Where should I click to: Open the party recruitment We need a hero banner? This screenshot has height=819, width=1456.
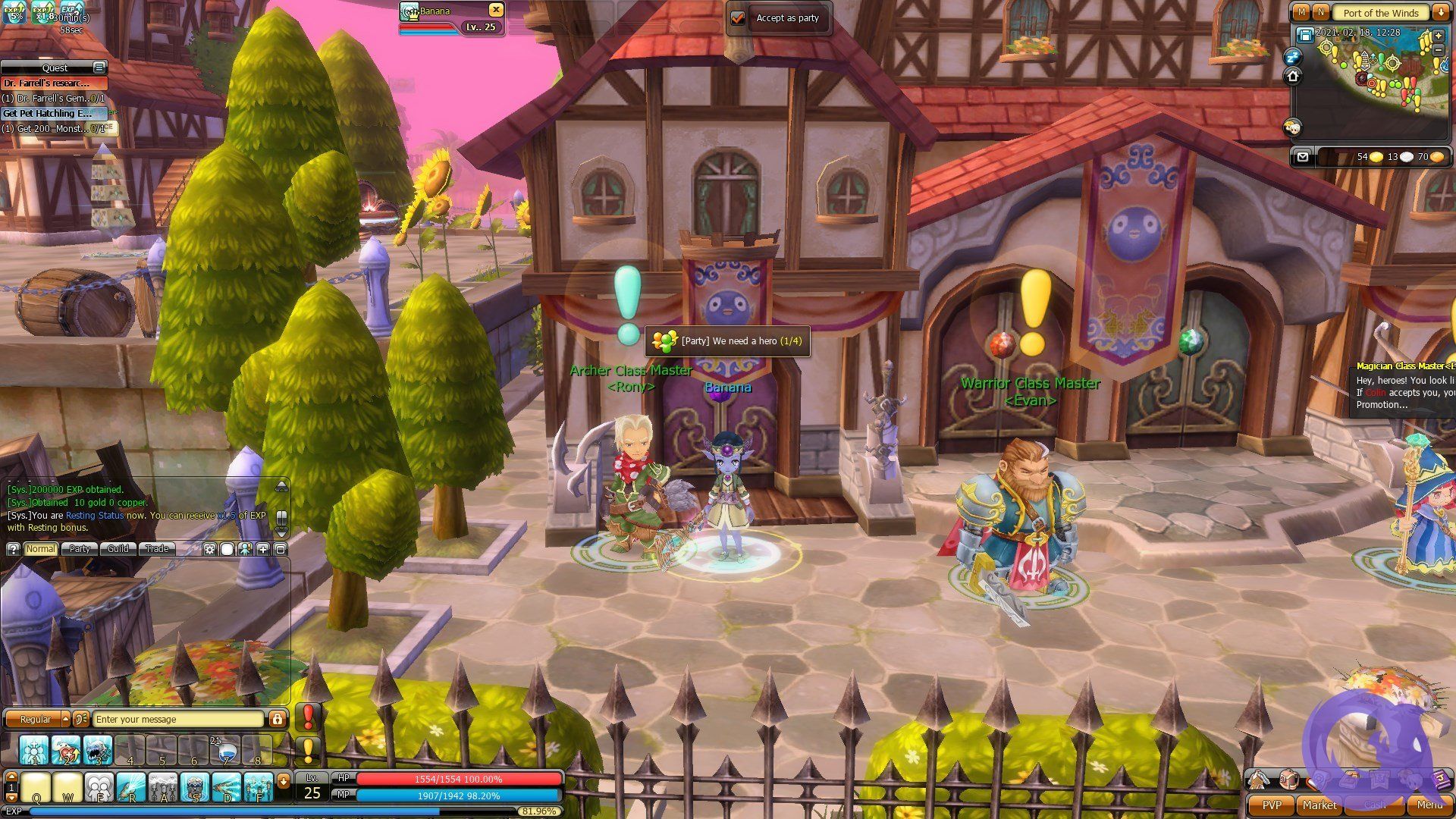pyautogui.click(x=726, y=341)
